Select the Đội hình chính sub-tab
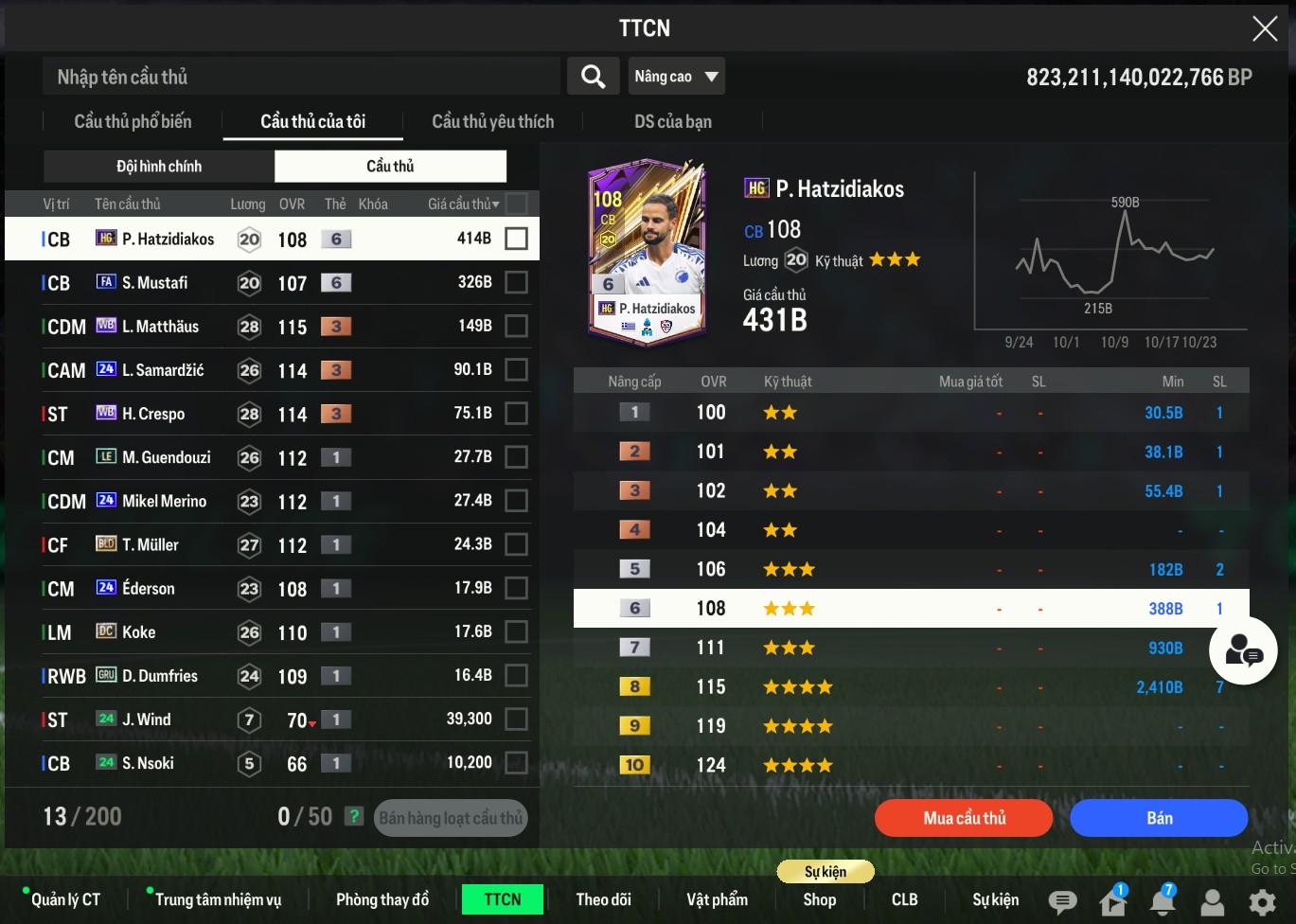Image resolution: width=1296 pixels, height=924 pixels. pyautogui.click(x=159, y=167)
